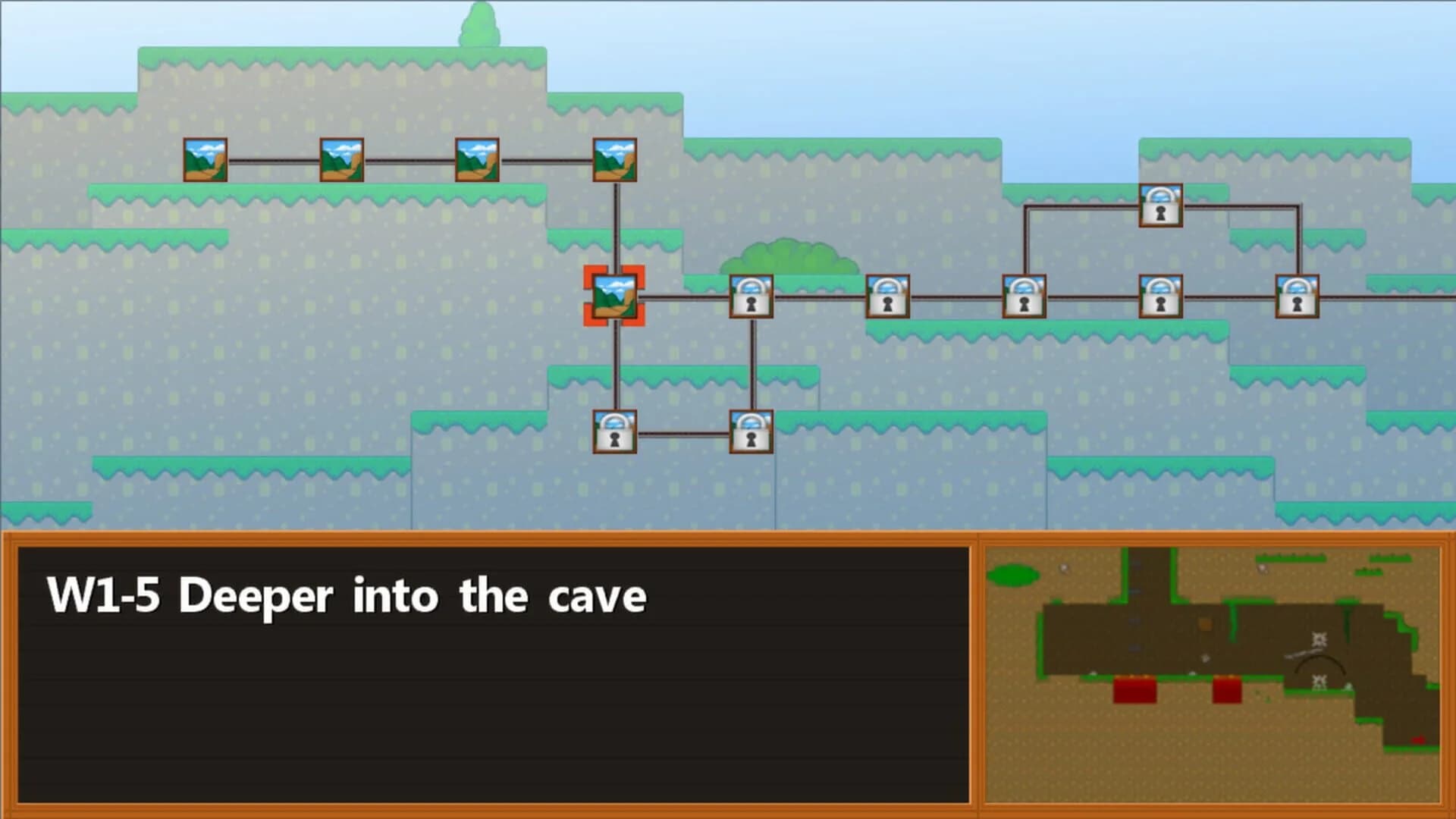Open the locked level at the bottom path corner
Screen dimensions: 1456x819
(x=751, y=432)
